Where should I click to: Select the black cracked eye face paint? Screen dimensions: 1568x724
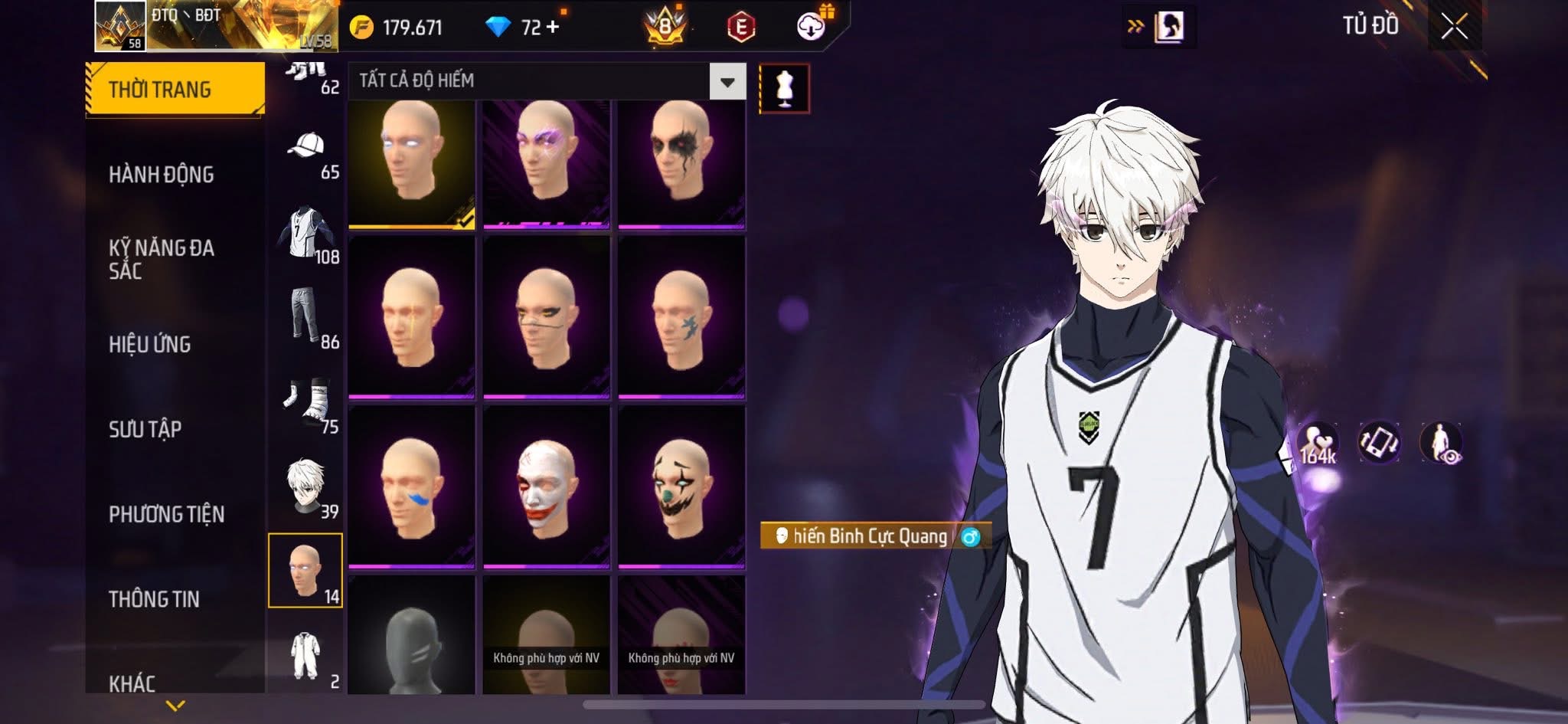click(x=681, y=162)
